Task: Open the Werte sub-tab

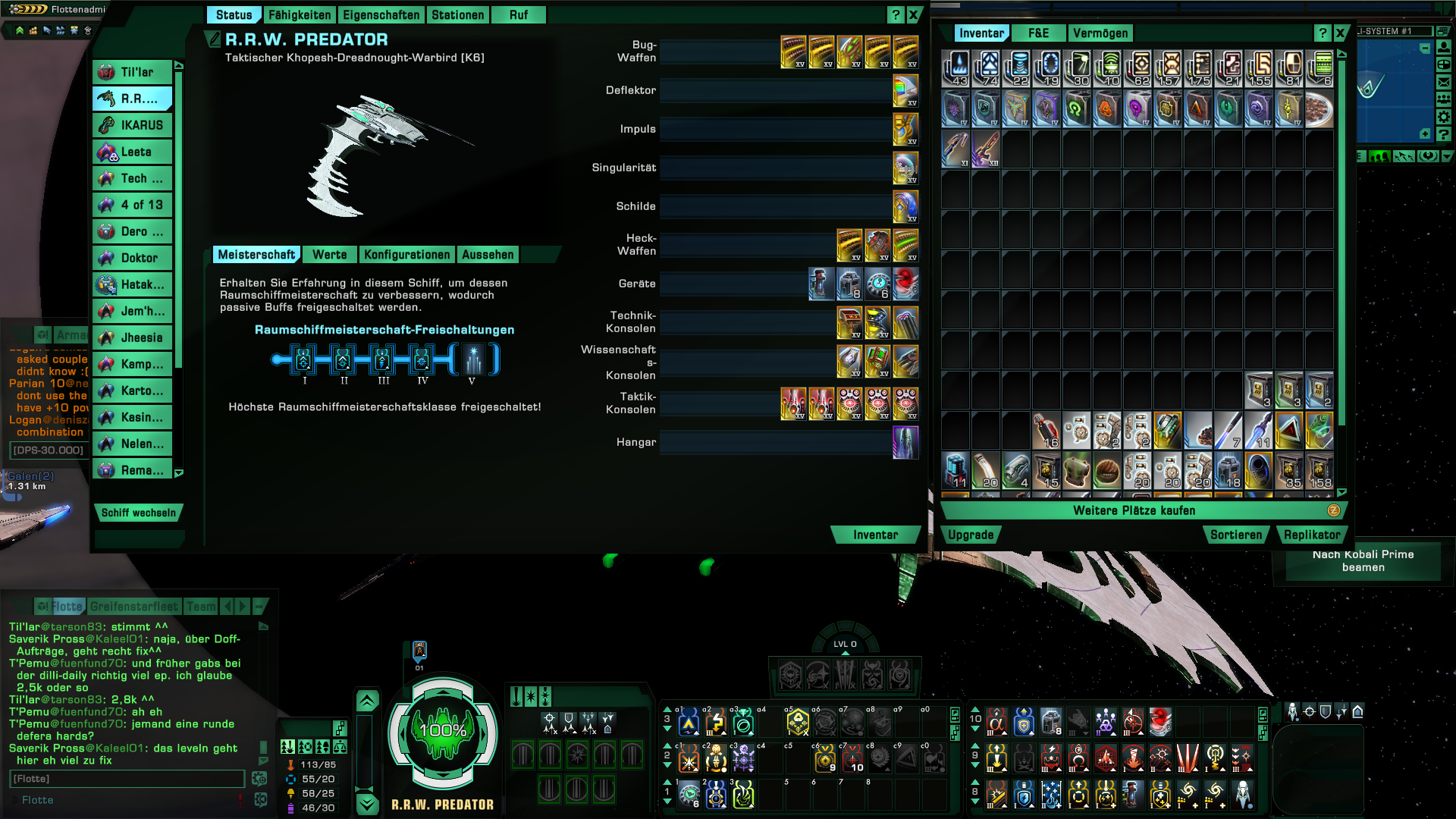Action: [329, 255]
